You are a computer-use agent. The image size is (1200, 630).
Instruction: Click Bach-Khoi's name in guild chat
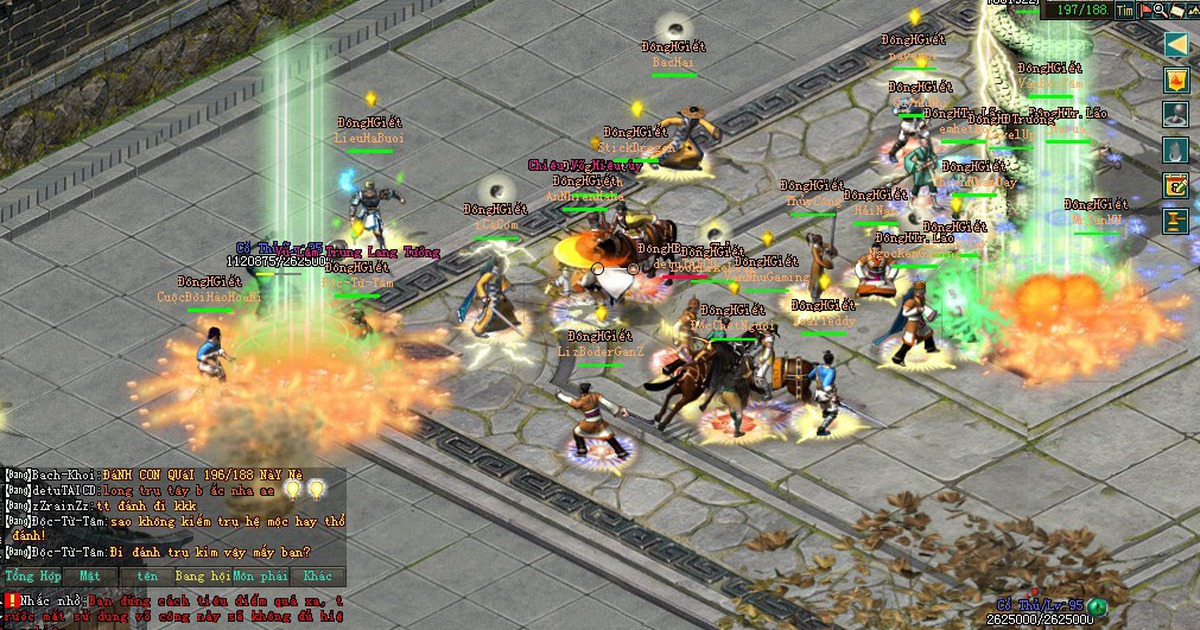click(62, 472)
